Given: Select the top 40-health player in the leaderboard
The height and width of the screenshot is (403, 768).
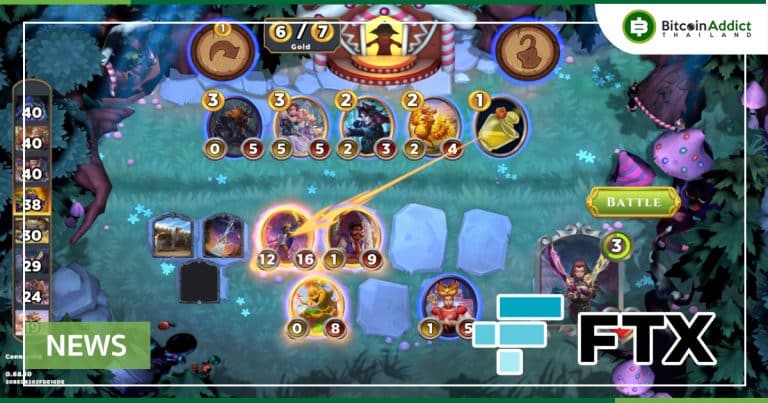Looking at the screenshot, I should click(x=30, y=110).
